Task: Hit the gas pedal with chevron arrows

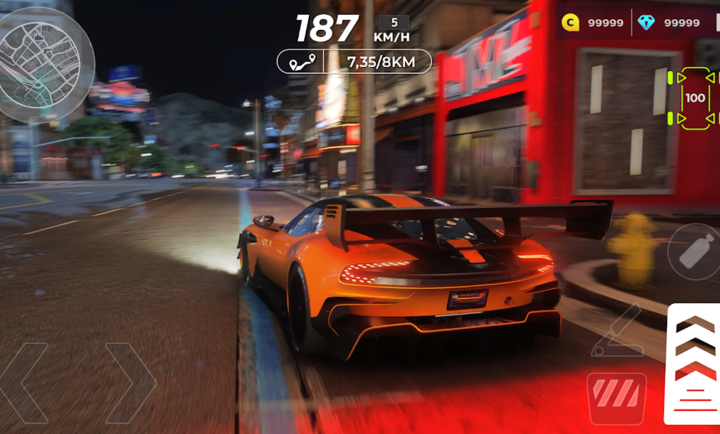Action: [x=694, y=366]
